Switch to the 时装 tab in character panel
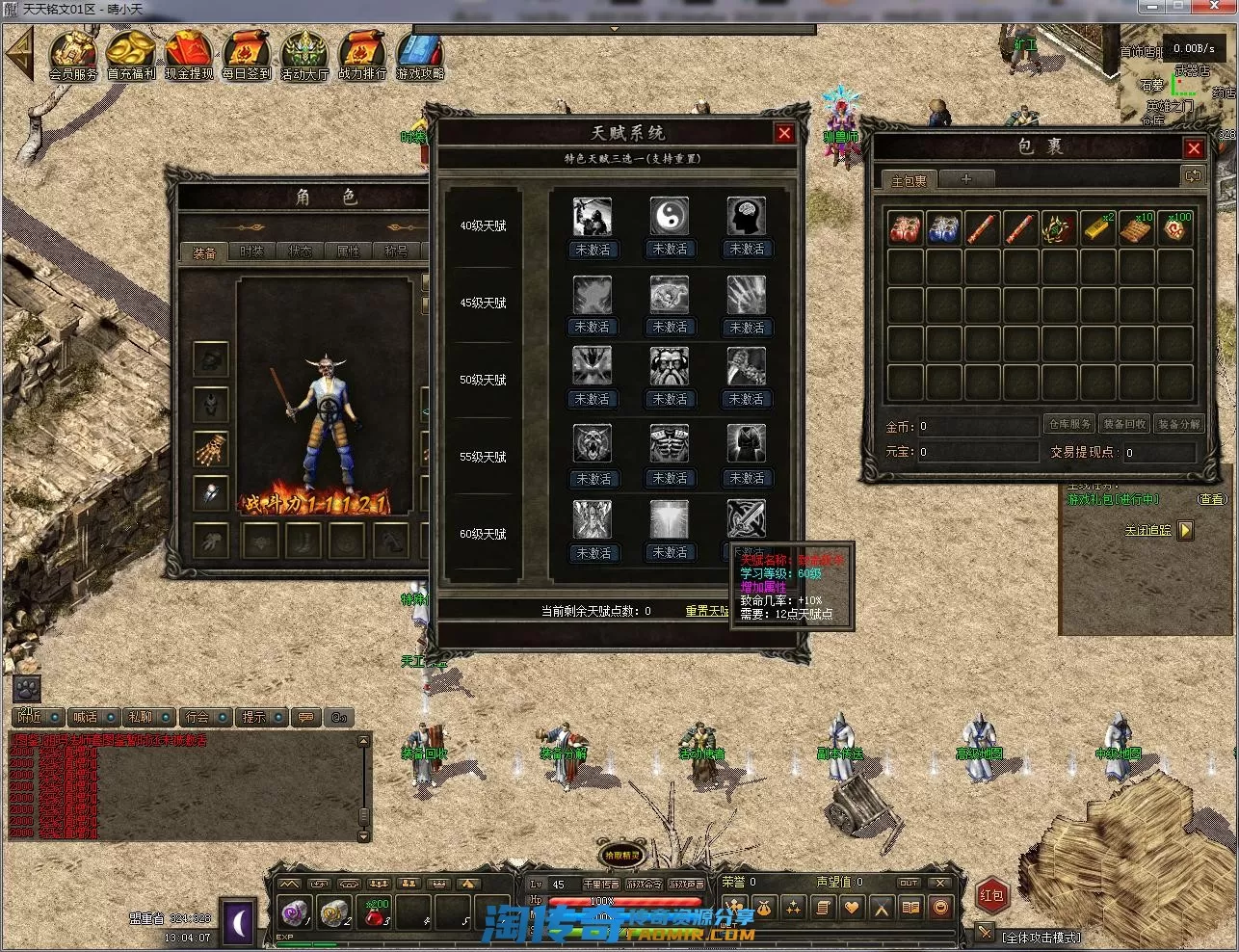Image resolution: width=1239 pixels, height=952 pixels. (x=251, y=251)
